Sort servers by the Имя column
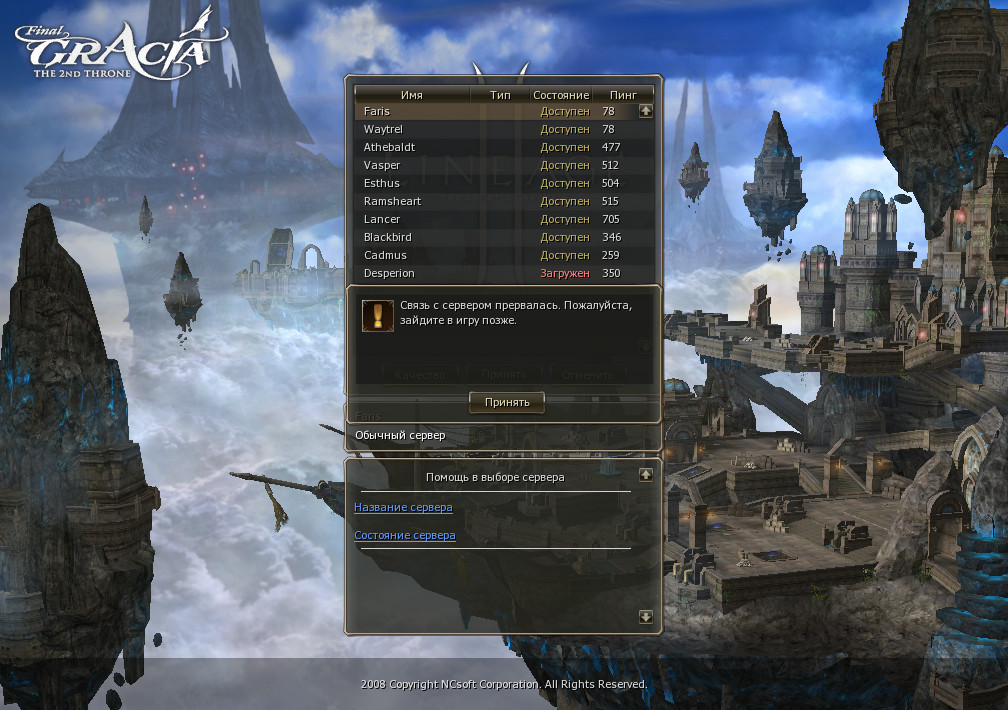This screenshot has height=710, width=1008. click(x=412, y=94)
